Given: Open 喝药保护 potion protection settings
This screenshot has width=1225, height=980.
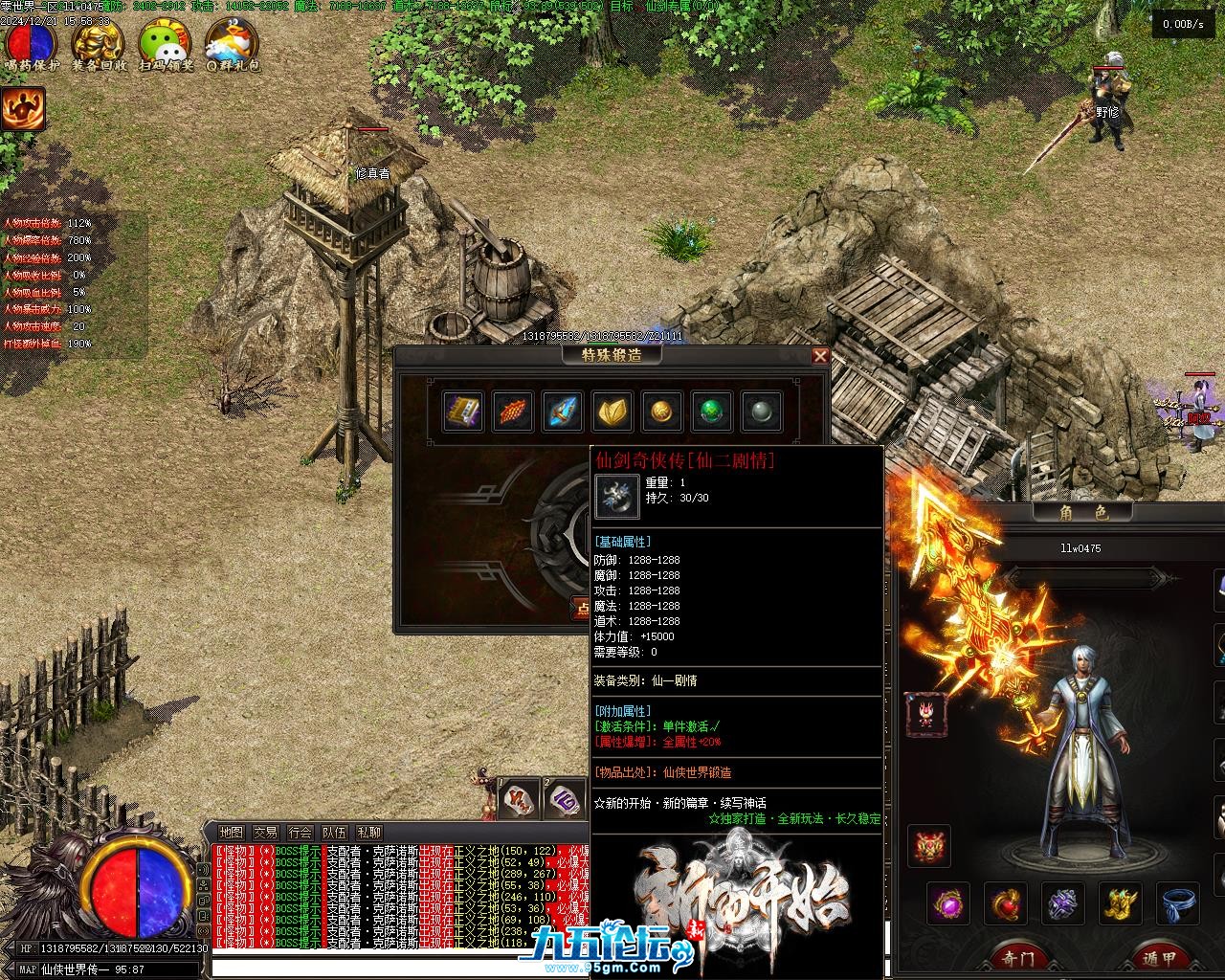Looking at the screenshot, I should [x=33, y=44].
